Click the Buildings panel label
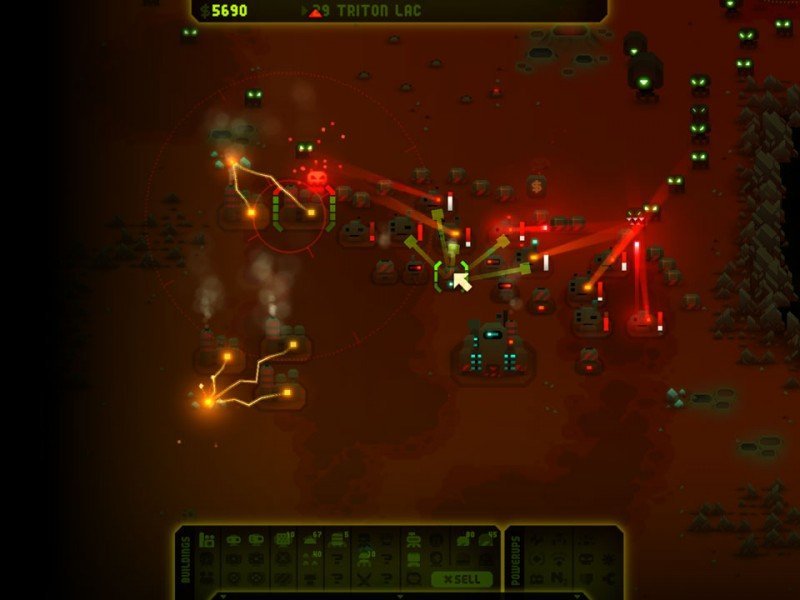 tap(187, 560)
